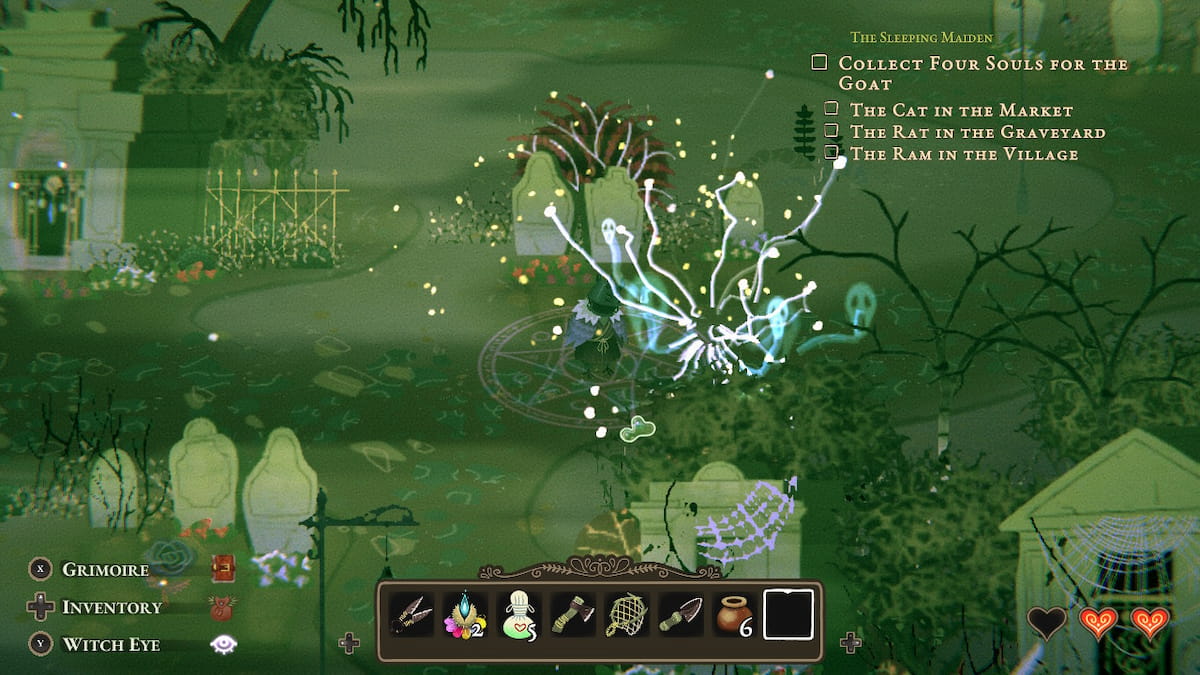The width and height of the screenshot is (1200, 675).
Task: Select The Rat in the Graveyard objective
Action: (977, 132)
